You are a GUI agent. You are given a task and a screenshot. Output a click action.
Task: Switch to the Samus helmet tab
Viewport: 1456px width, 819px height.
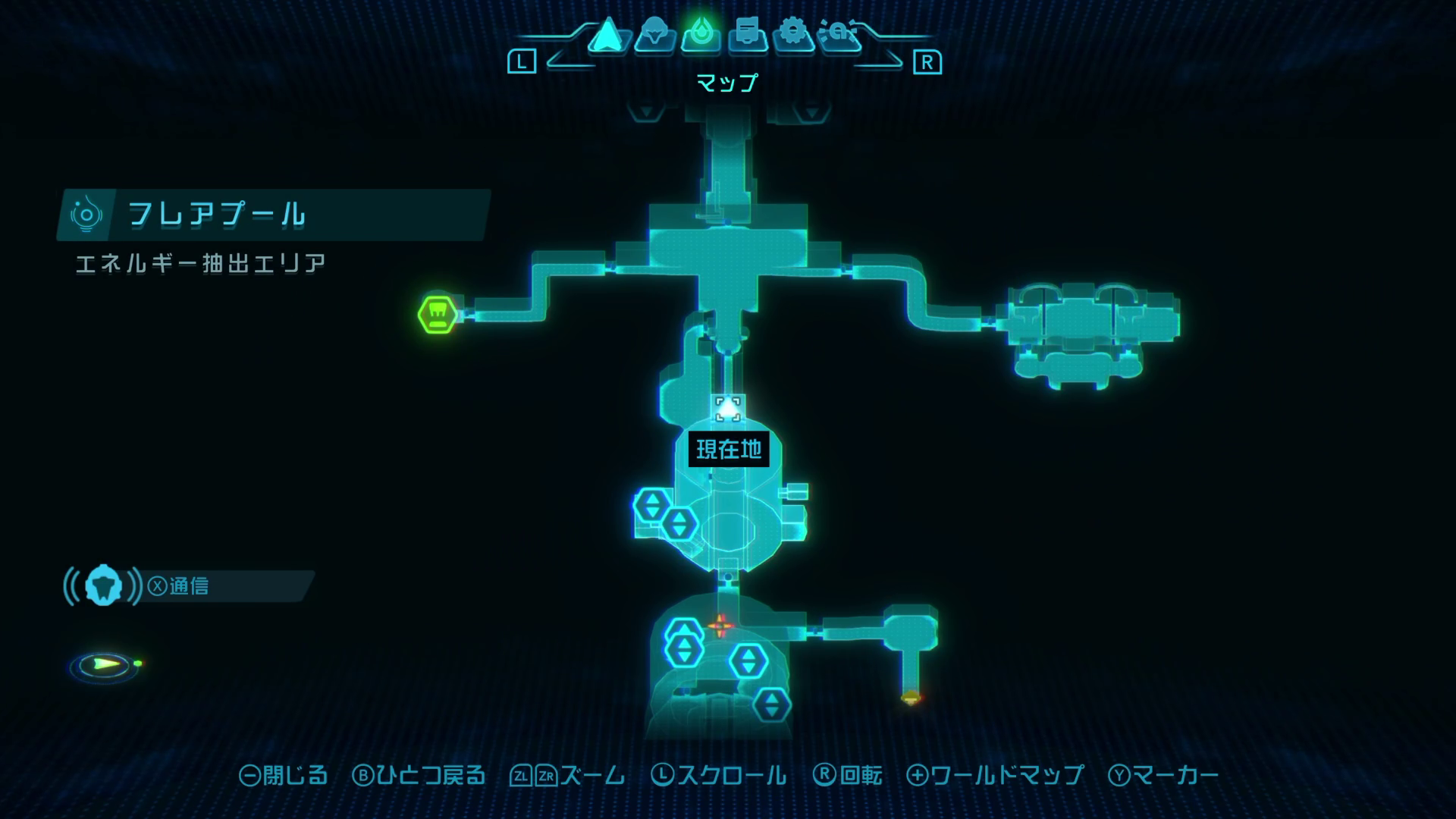pos(654,36)
